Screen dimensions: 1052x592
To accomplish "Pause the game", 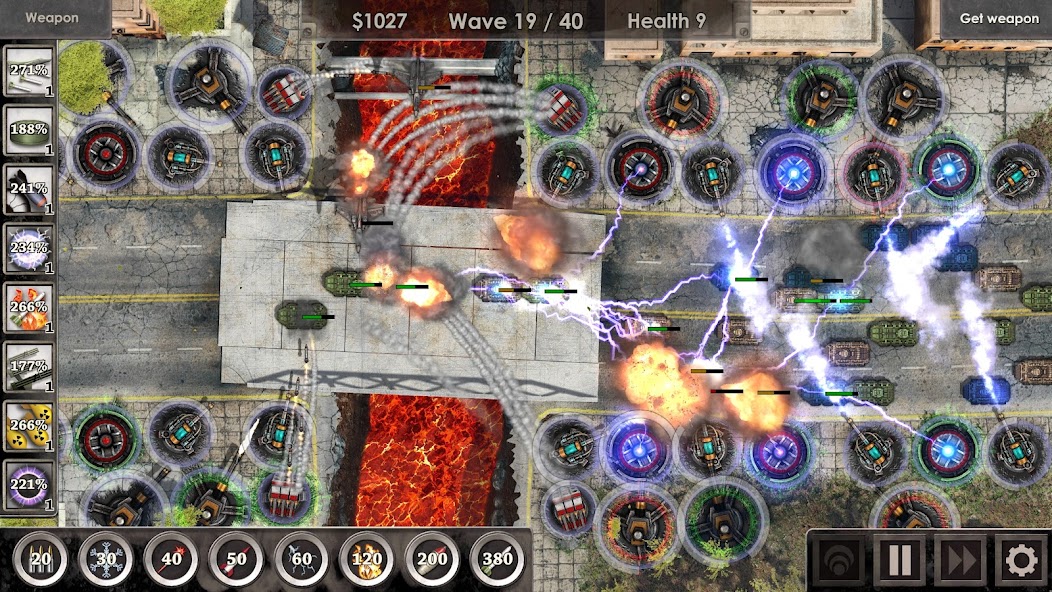I will point(898,561).
